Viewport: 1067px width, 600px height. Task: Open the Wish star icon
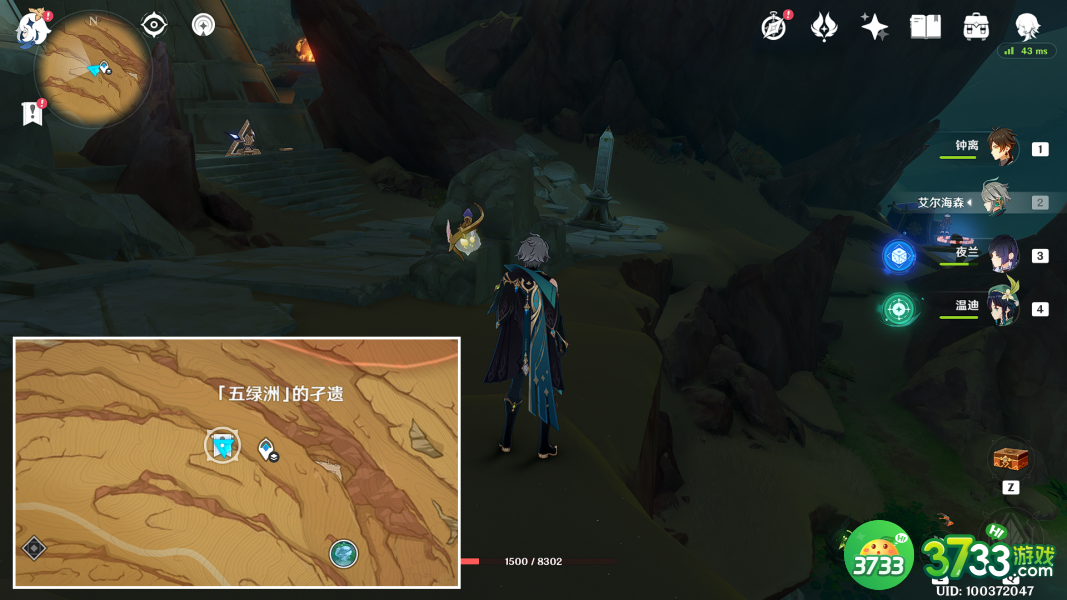coord(875,27)
